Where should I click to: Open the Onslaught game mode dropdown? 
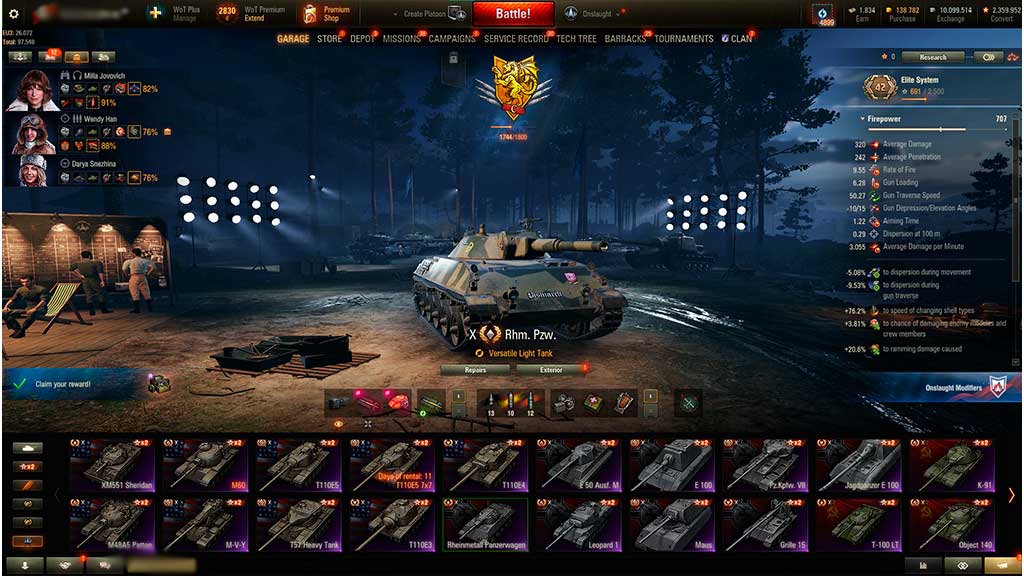[599, 14]
